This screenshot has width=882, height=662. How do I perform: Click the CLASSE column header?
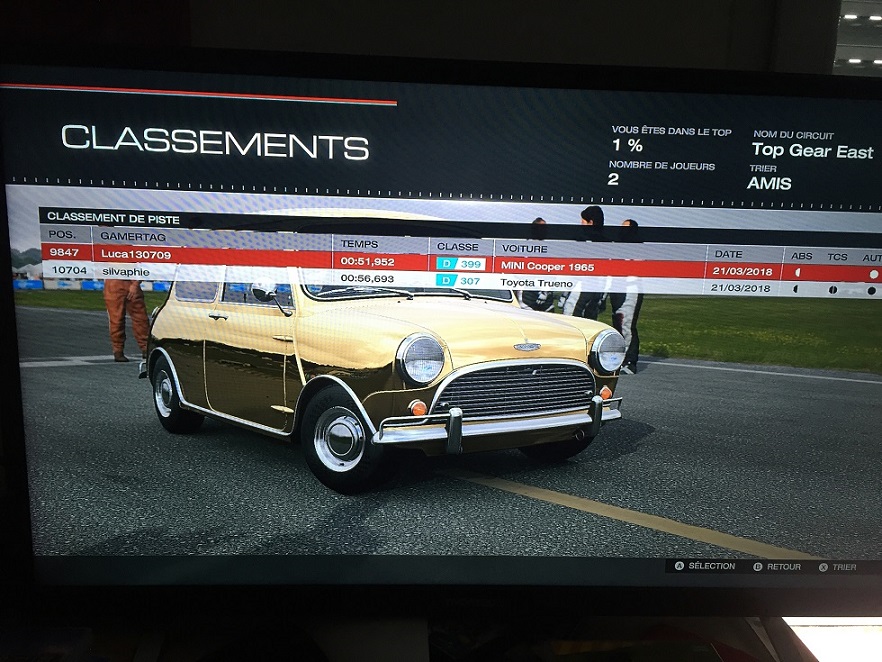tap(457, 246)
